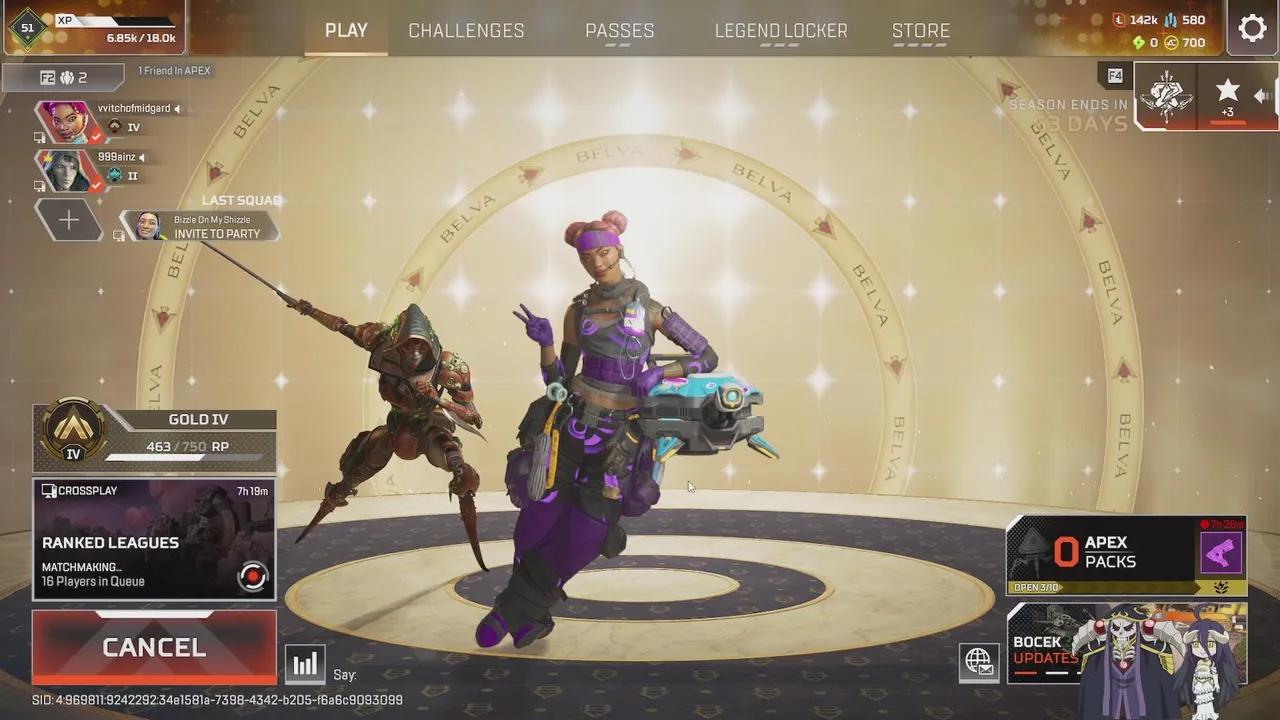The image size is (1280, 720).
Task: Cancel matchmaking with the Cancel button
Action: tap(154, 647)
